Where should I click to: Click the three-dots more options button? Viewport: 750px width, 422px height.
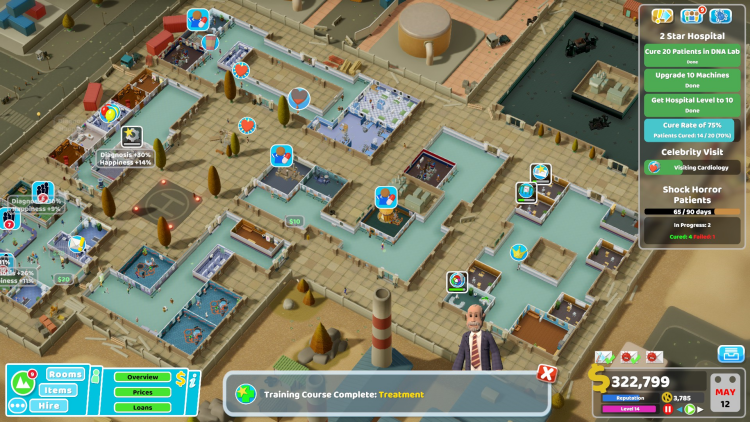point(18,406)
